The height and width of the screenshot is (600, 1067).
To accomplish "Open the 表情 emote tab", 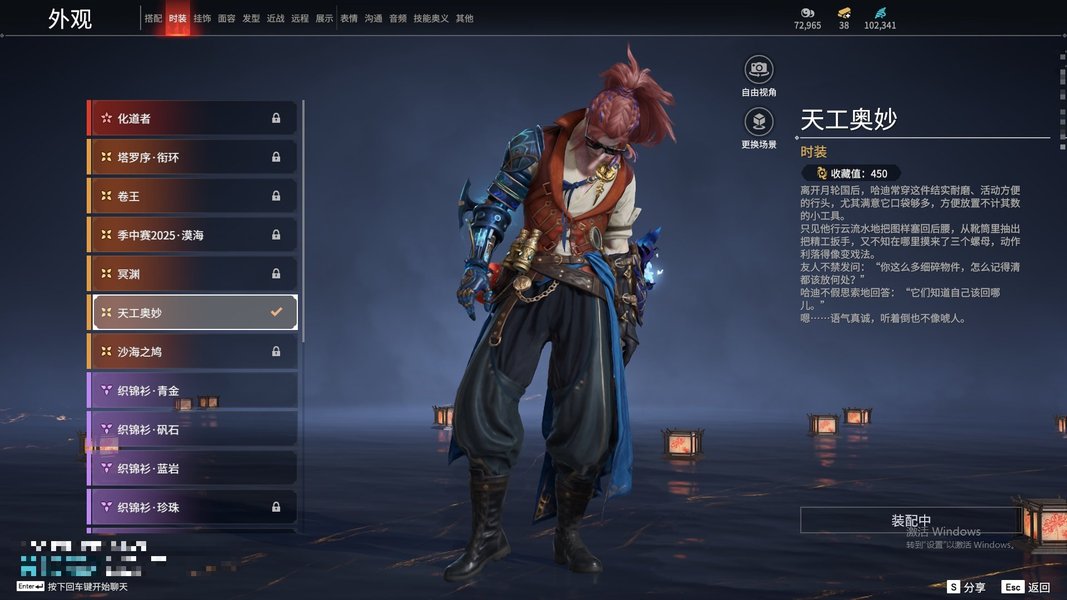I will (349, 18).
